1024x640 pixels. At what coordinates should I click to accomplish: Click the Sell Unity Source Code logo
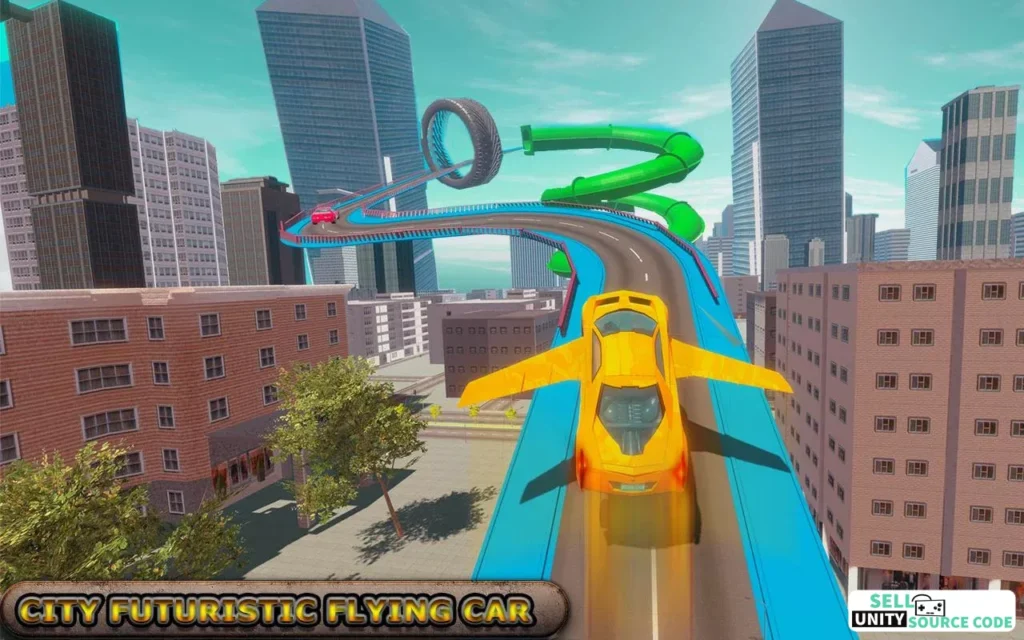coord(931,609)
